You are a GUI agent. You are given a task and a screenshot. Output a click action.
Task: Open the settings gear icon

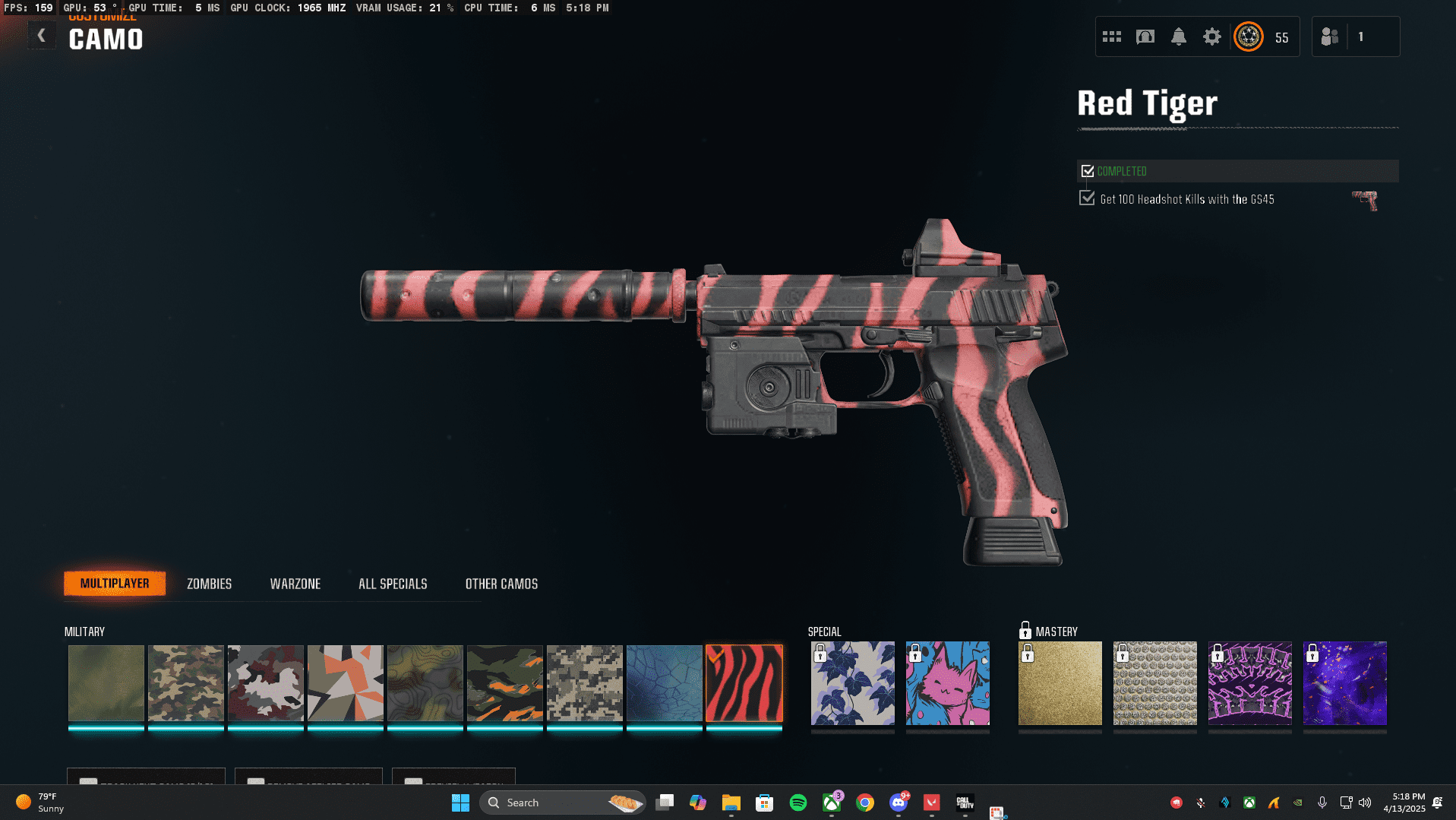click(x=1211, y=36)
